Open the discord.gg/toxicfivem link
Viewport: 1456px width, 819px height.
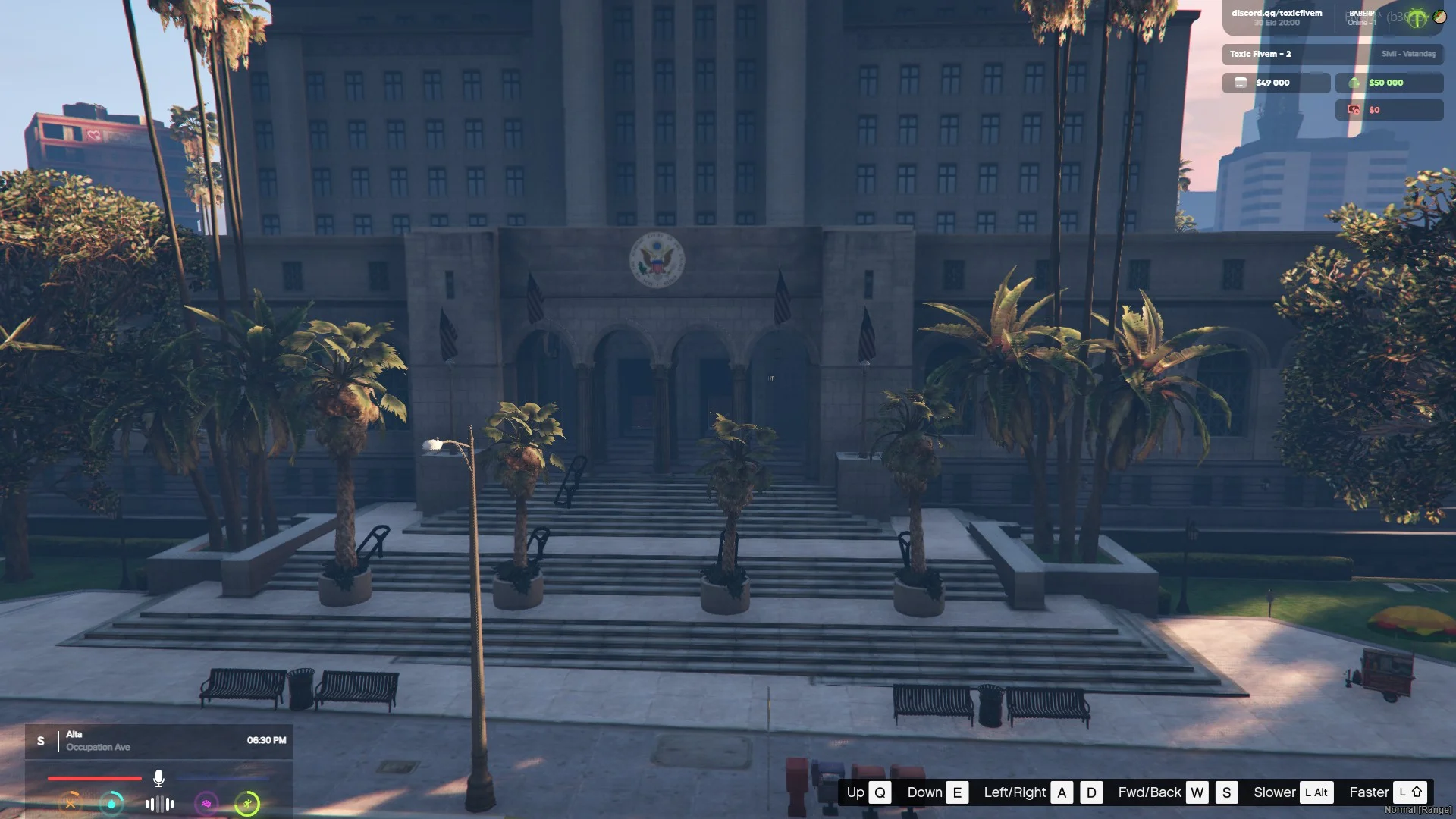pos(1276,13)
